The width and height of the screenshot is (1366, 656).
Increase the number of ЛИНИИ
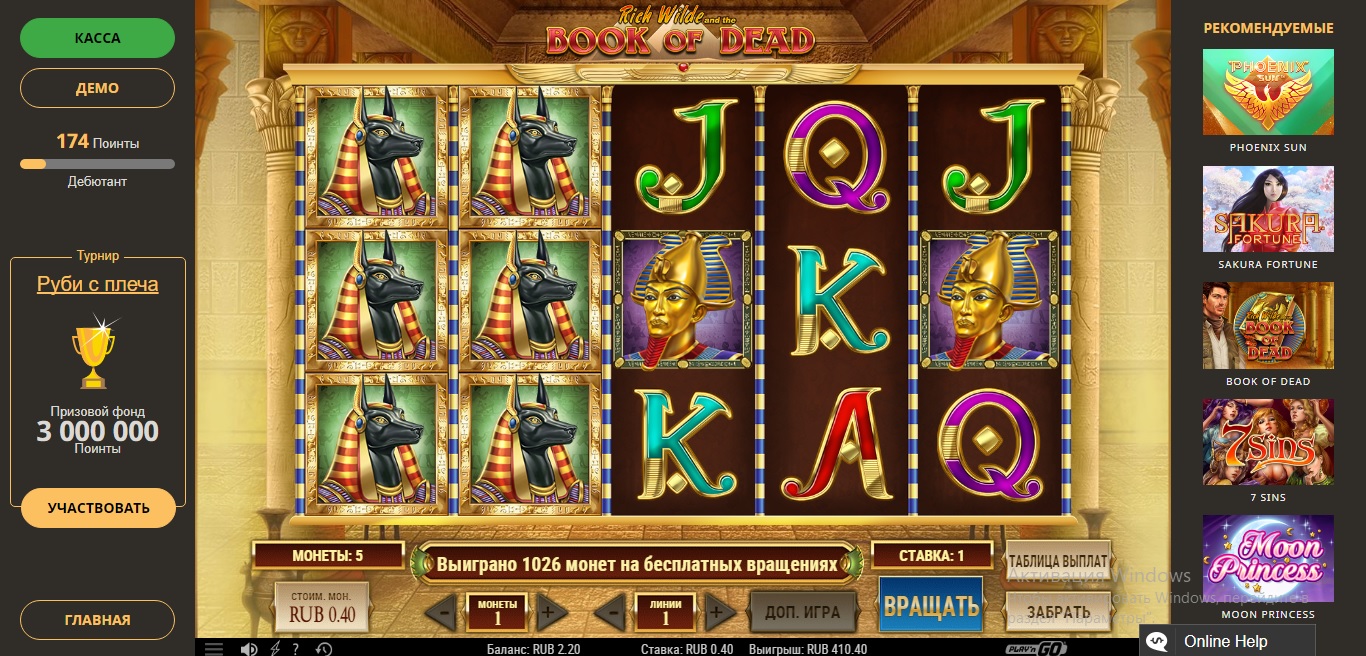716,611
